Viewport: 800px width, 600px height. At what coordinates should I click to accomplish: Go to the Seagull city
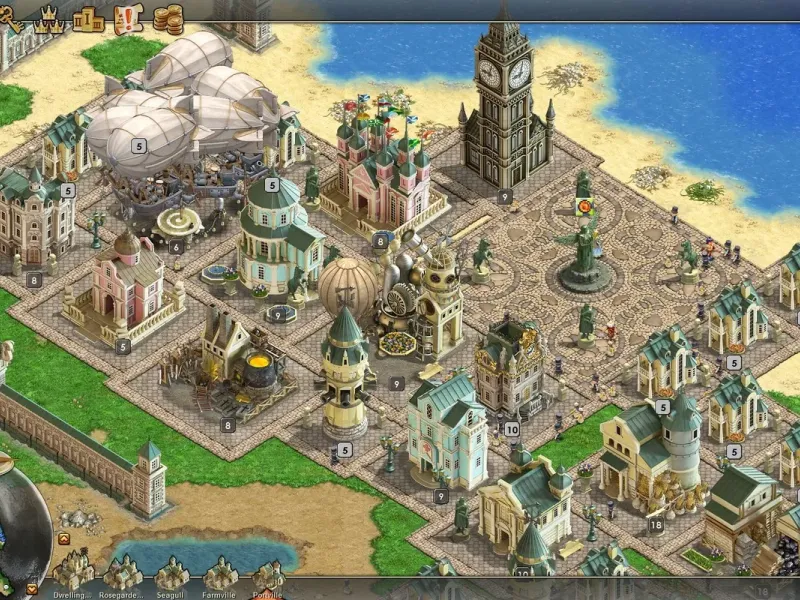click(x=171, y=573)
